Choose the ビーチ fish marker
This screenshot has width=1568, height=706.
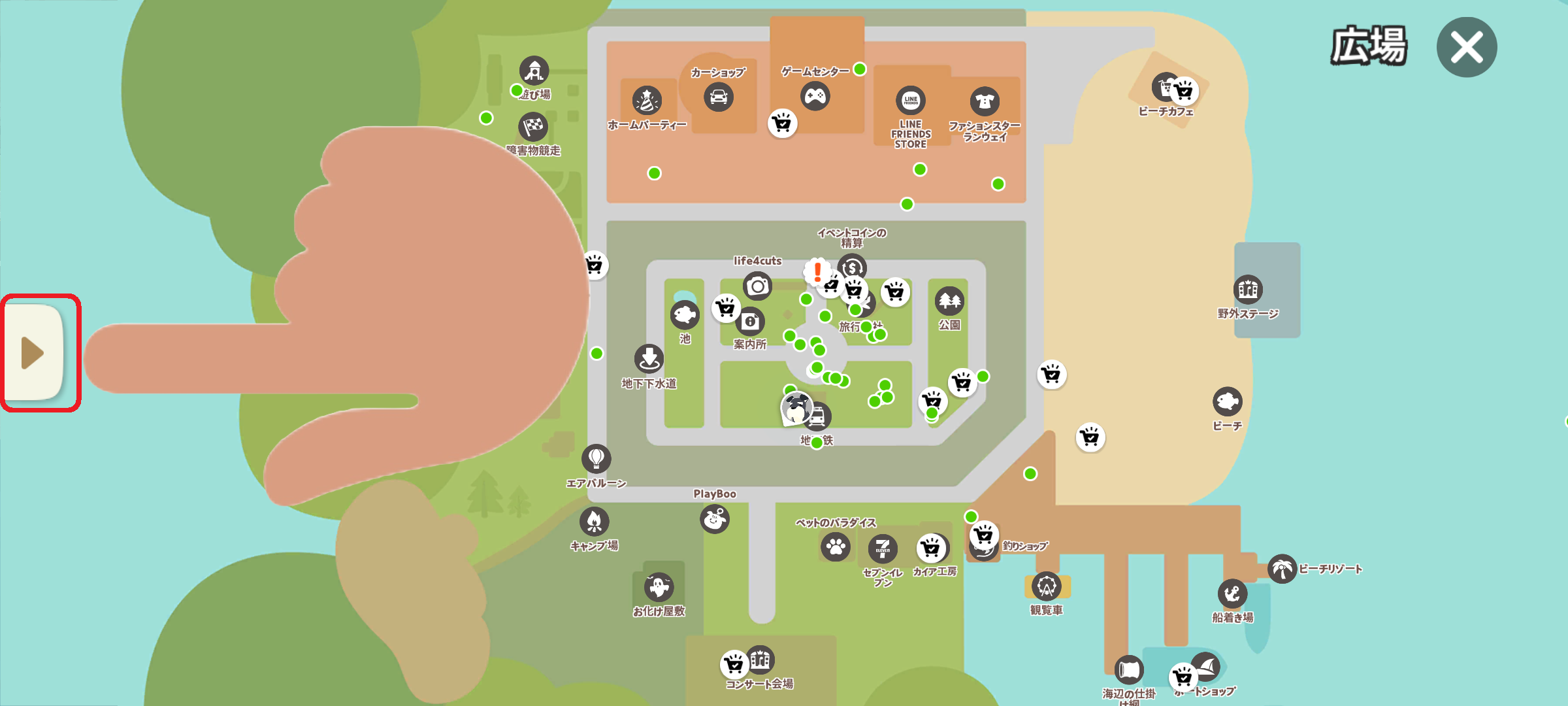[1227, 401]
